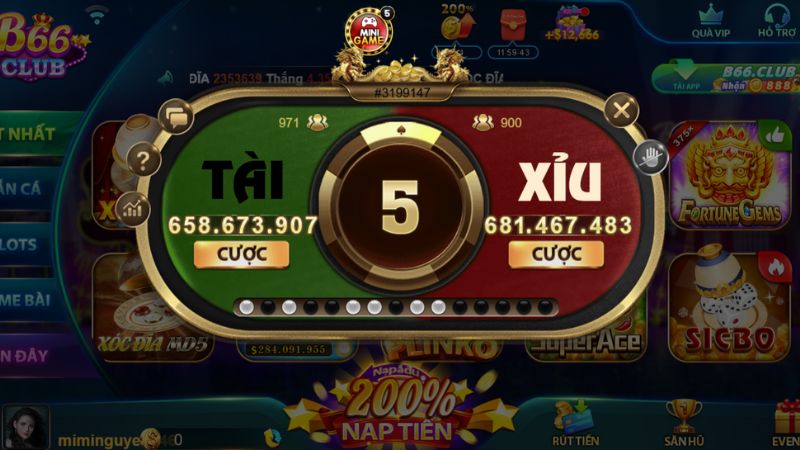
Task: Place a bet with the Xỉu Cược button
Action: click(556, 254)
